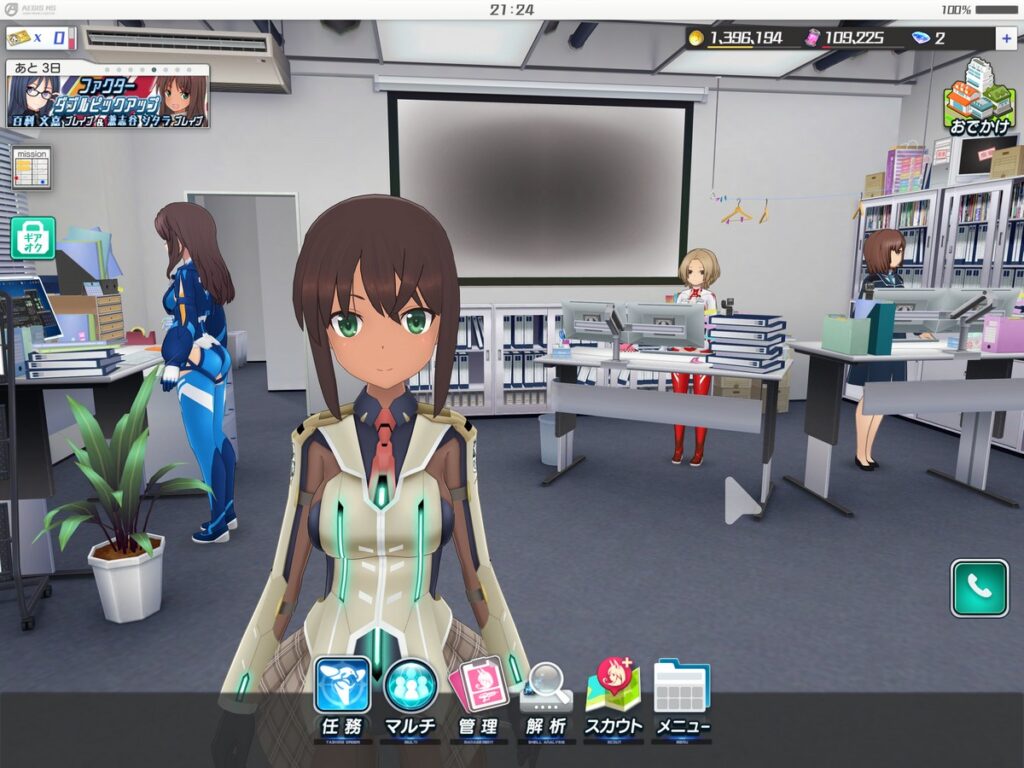Open the おでかけ outing map
The height and width of the screenshot is (768, 1024).
click(x=979, y=98)
